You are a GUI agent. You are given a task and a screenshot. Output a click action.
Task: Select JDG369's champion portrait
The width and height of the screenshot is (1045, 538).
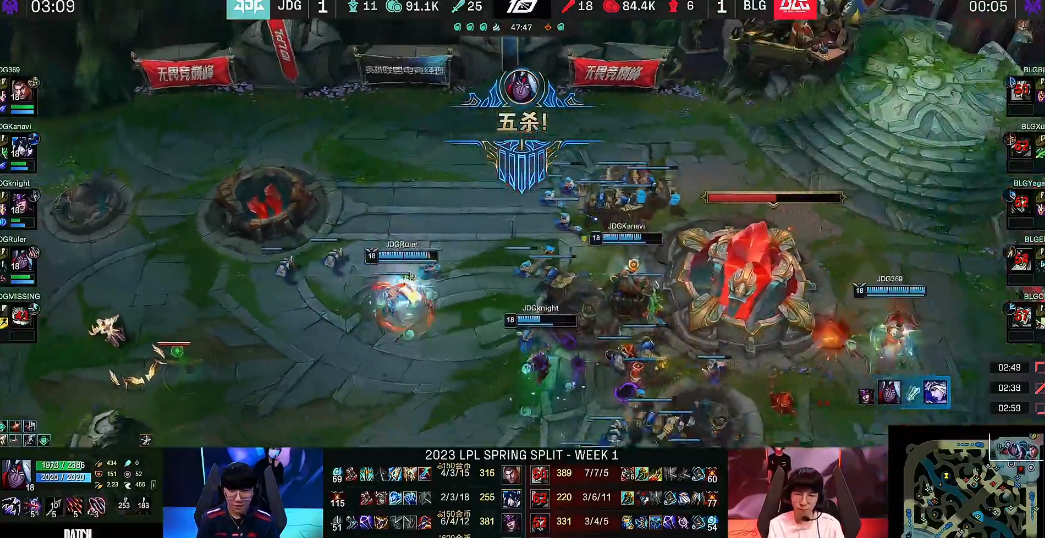tap(20, 93)
